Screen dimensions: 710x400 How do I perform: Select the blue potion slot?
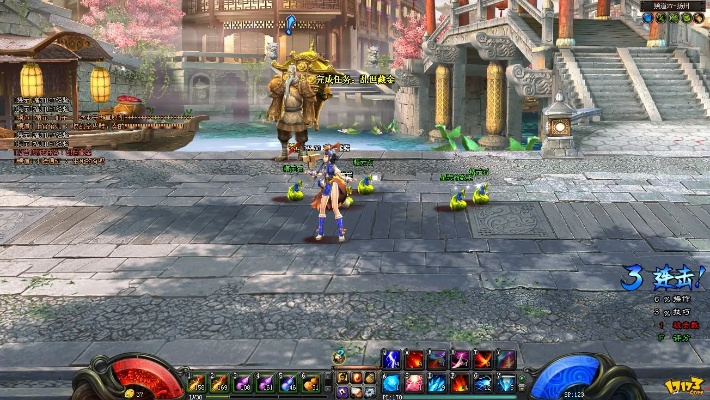click(x=288, y=382)
